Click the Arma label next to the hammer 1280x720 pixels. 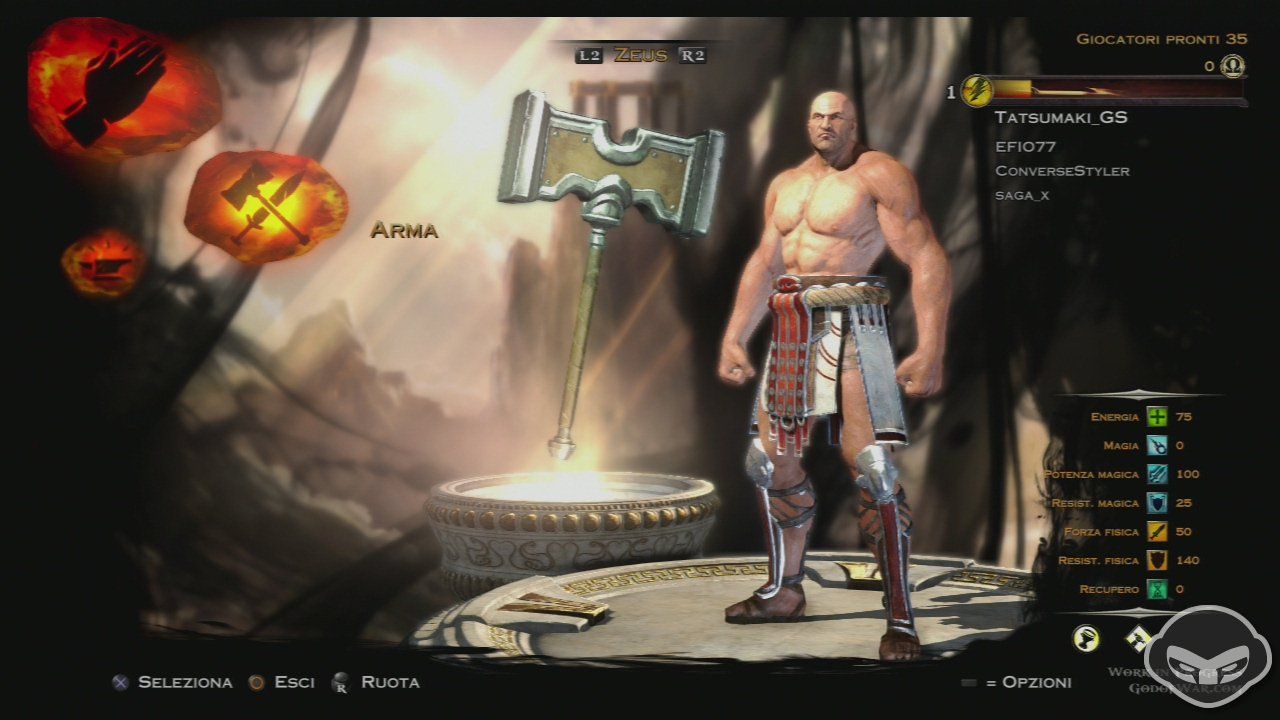point(404,231)
